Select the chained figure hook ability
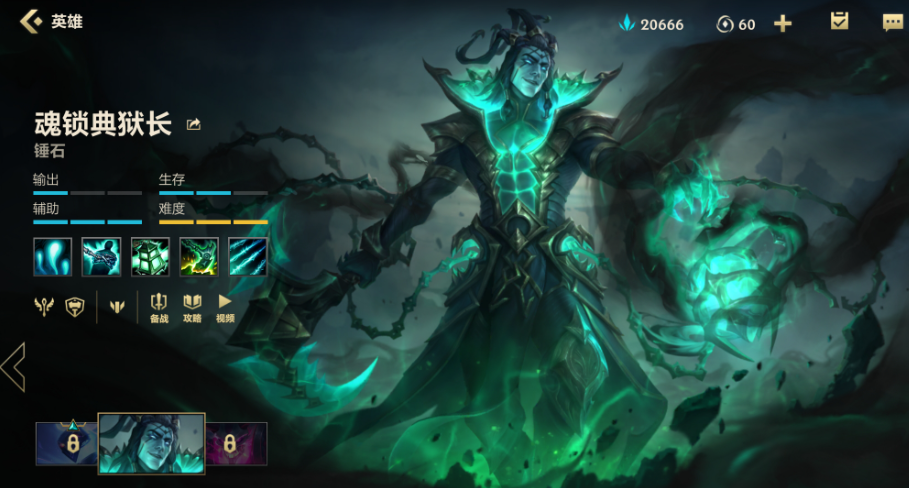Image resolution: width=909 pixels, height=488 pixels. click(x=101, y=256)
